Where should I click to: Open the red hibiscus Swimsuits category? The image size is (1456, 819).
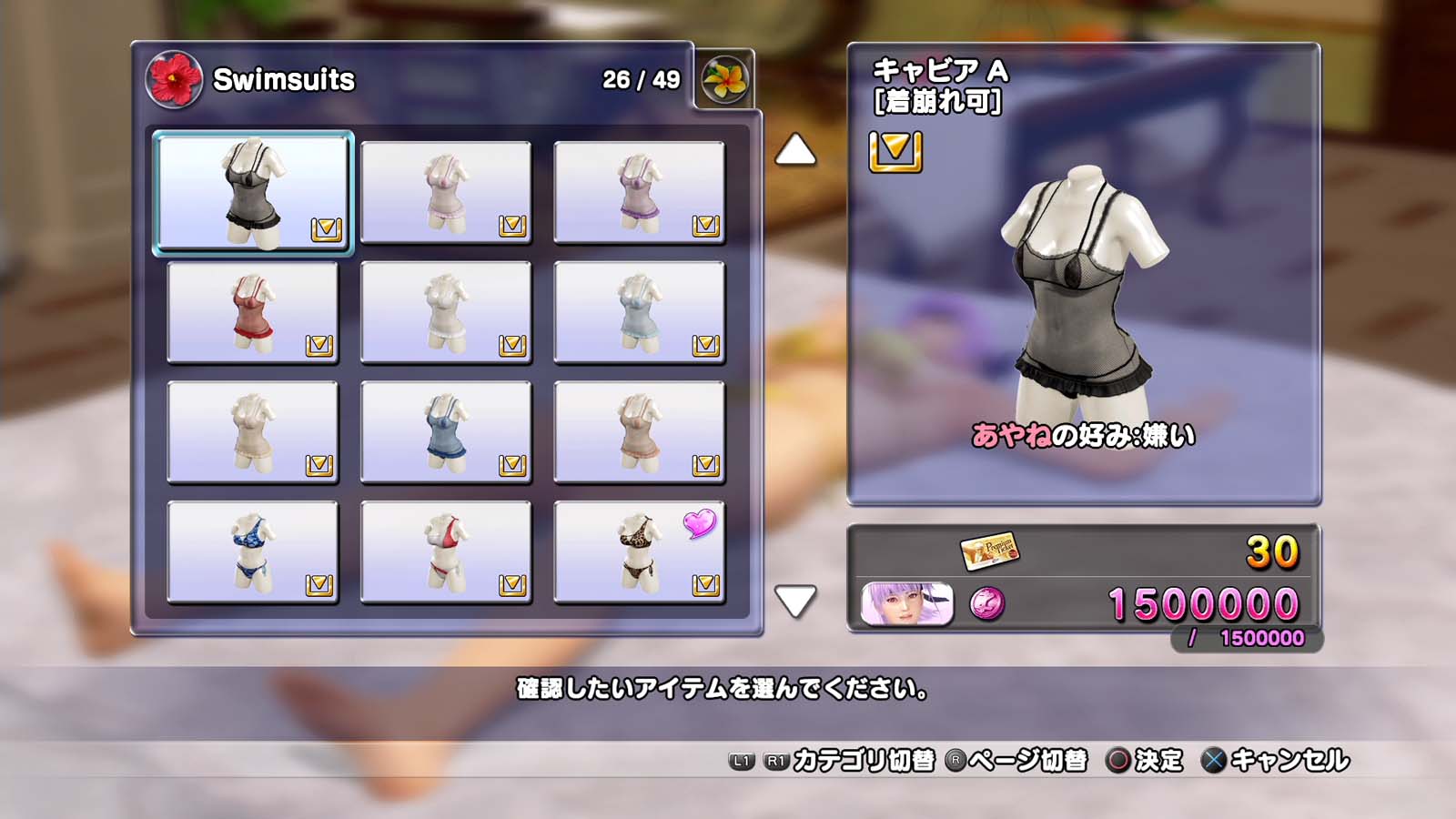coord(173,79)
